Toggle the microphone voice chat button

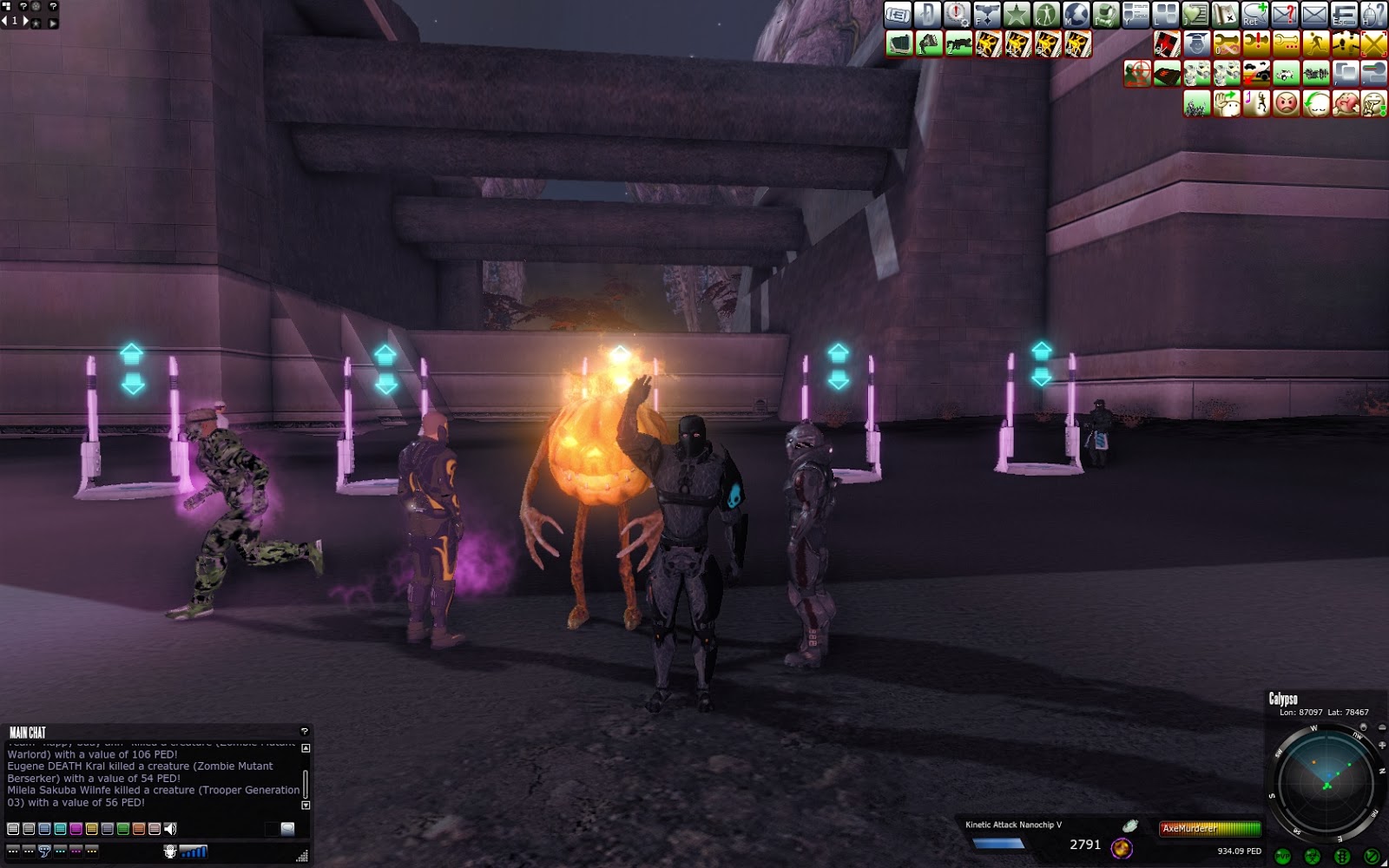coord(170,852)
